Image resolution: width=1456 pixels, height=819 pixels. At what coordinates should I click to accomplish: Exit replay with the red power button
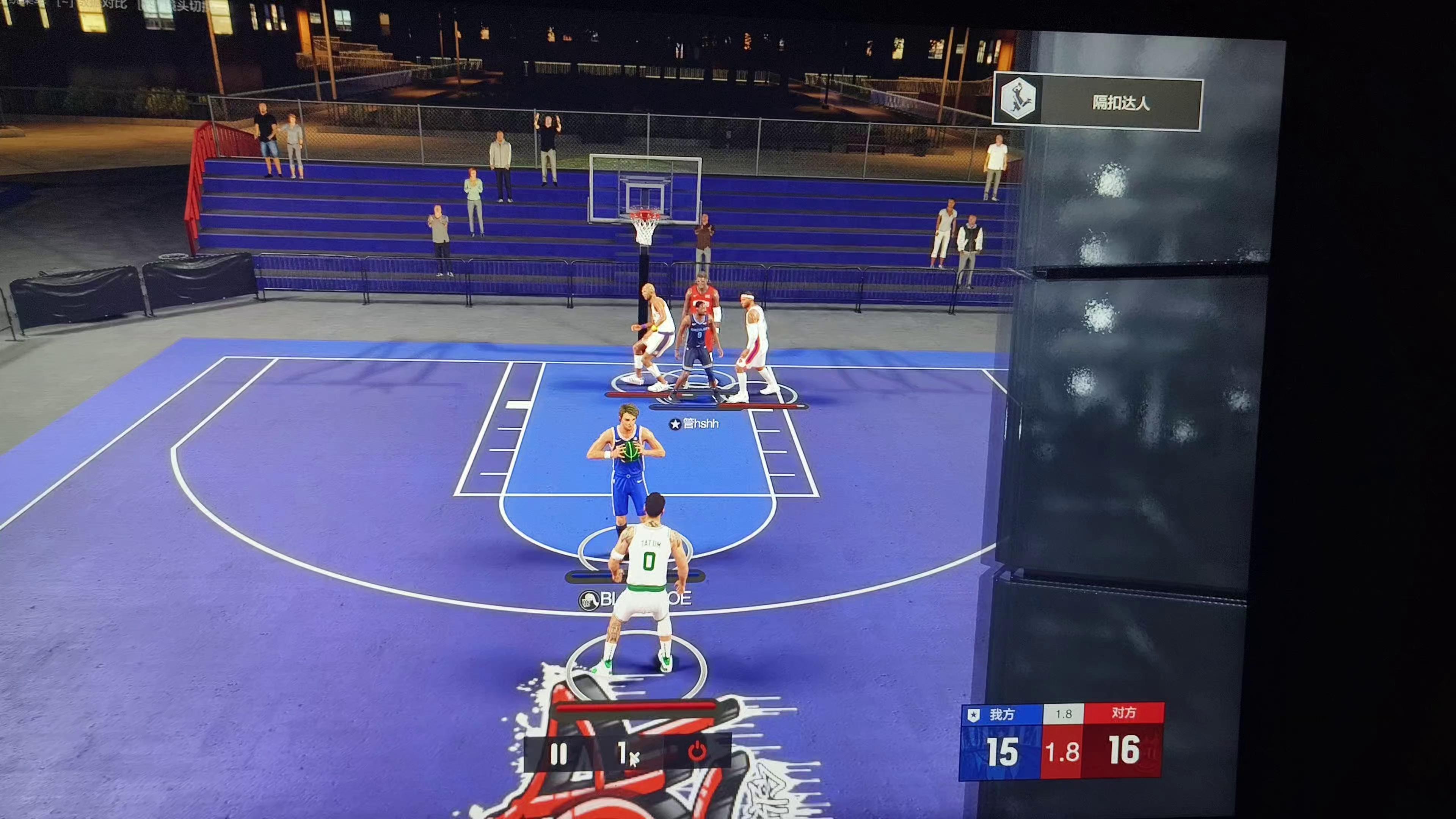[697, 752]
